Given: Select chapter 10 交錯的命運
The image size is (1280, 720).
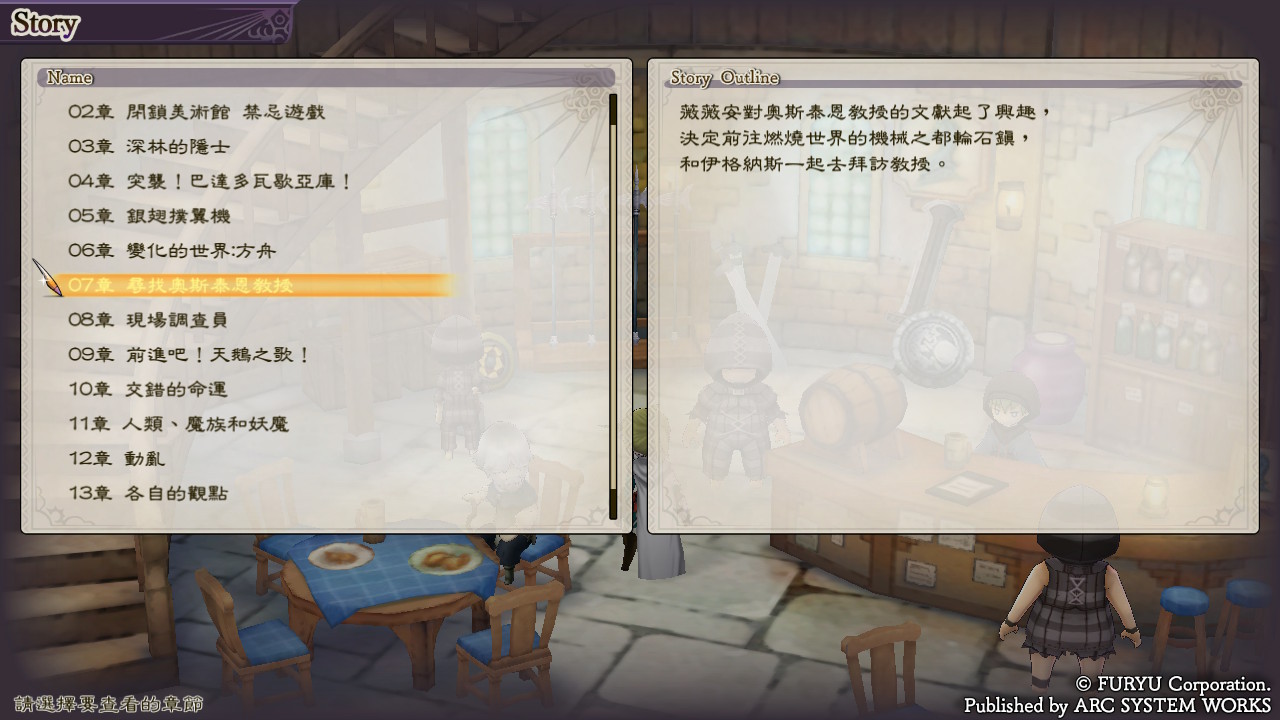Looking at the screenshot, I should [x=147, y=389].
